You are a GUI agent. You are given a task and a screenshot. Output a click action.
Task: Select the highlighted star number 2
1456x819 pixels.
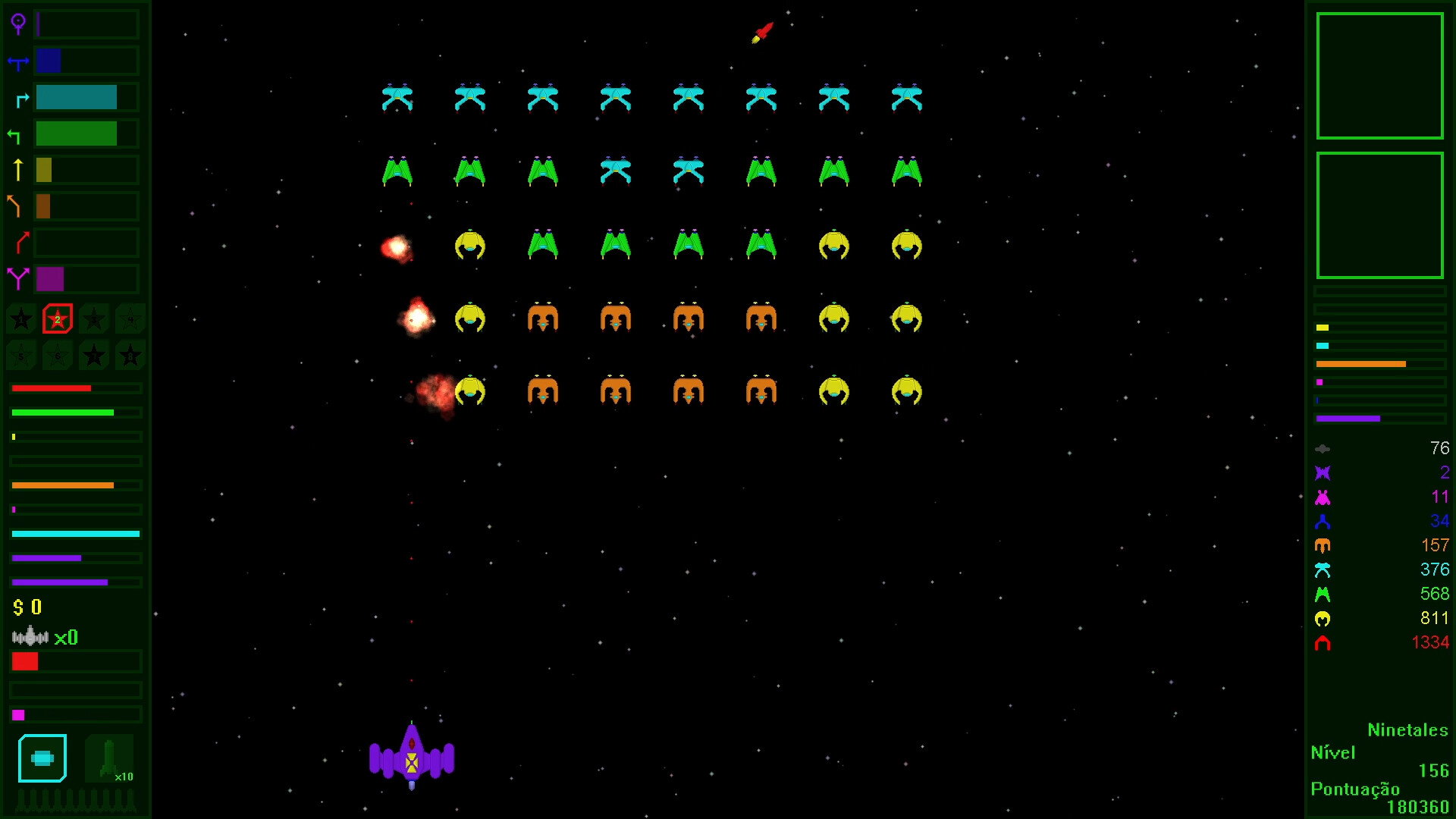(x=57, y=319)
